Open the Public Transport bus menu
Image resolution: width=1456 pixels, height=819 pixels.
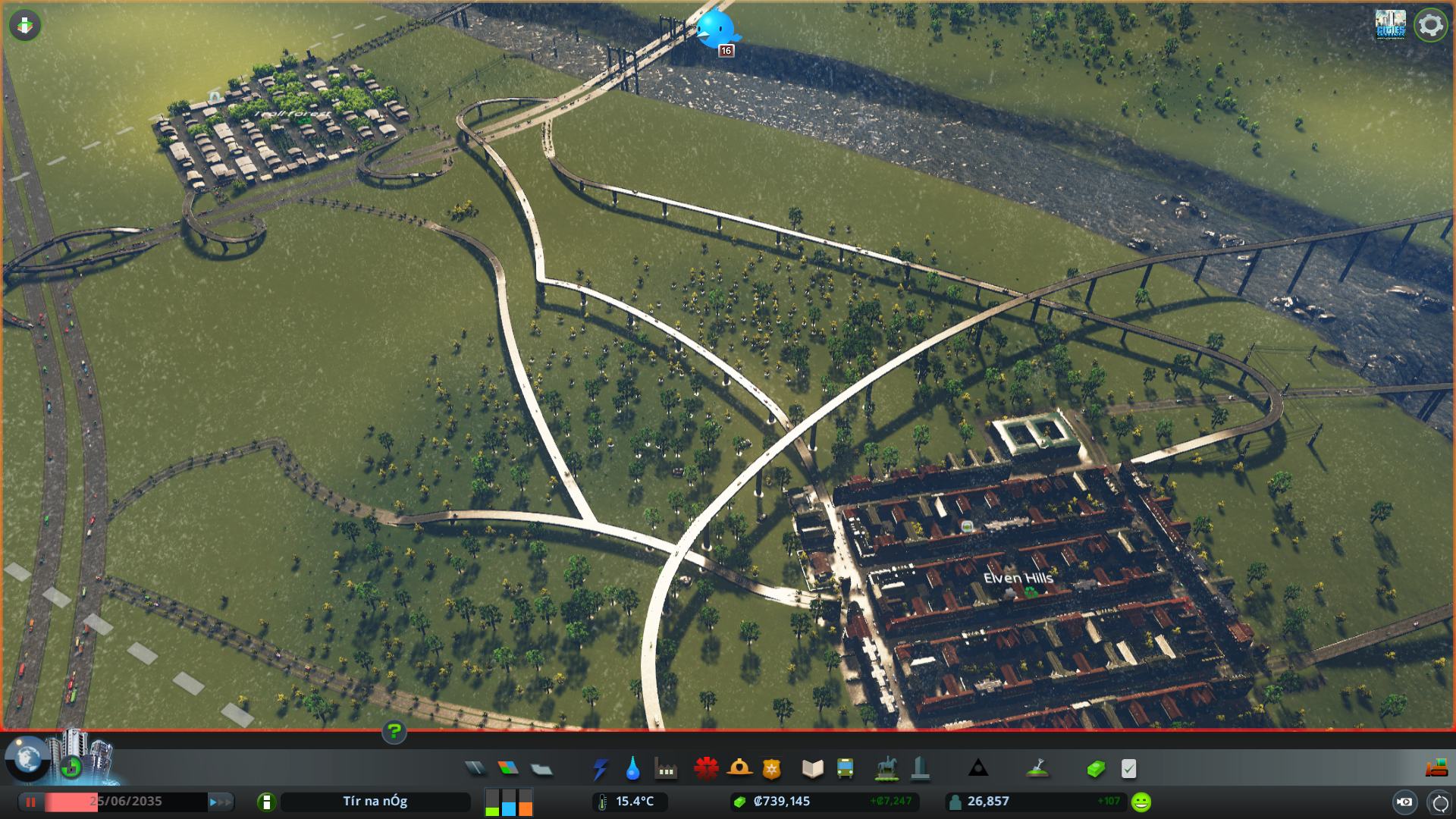click(x=846, y=769)
